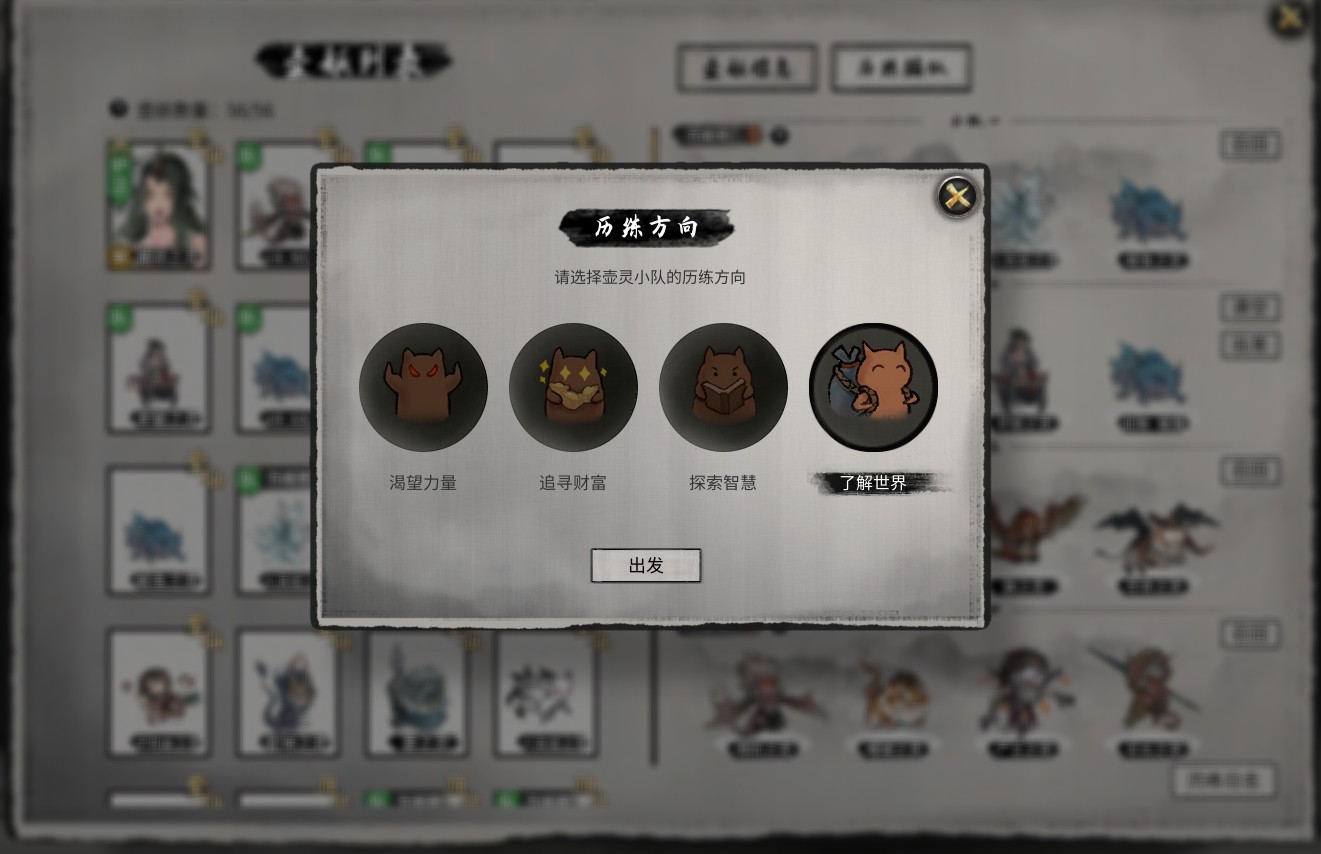The width and height of the screenshot is (1321, 854).
Task: Pick the book-reading "探索智慧" pot icon
Action: point(723,388)
